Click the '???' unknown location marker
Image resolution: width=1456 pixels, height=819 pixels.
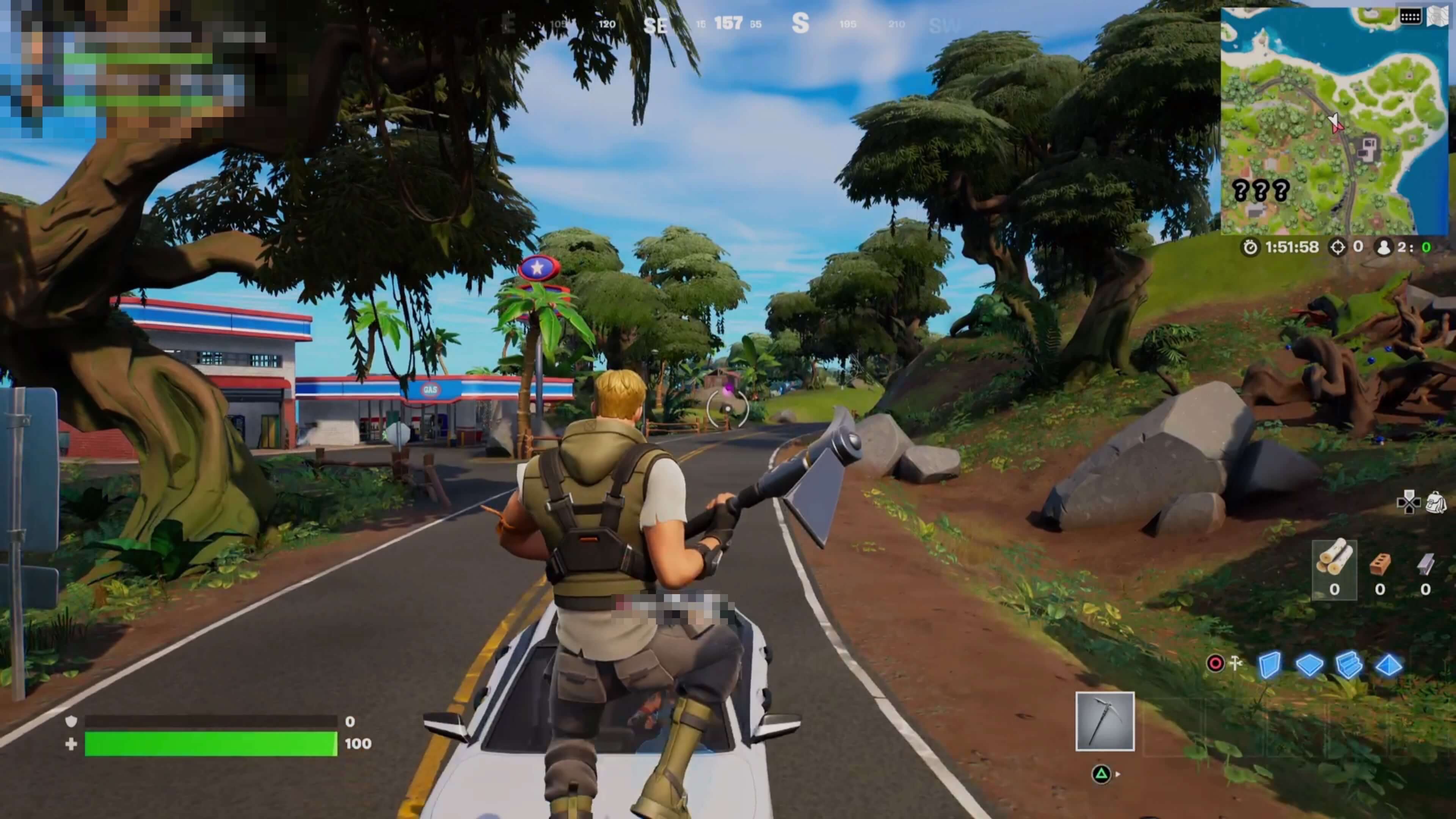[x=1260, y=190]
